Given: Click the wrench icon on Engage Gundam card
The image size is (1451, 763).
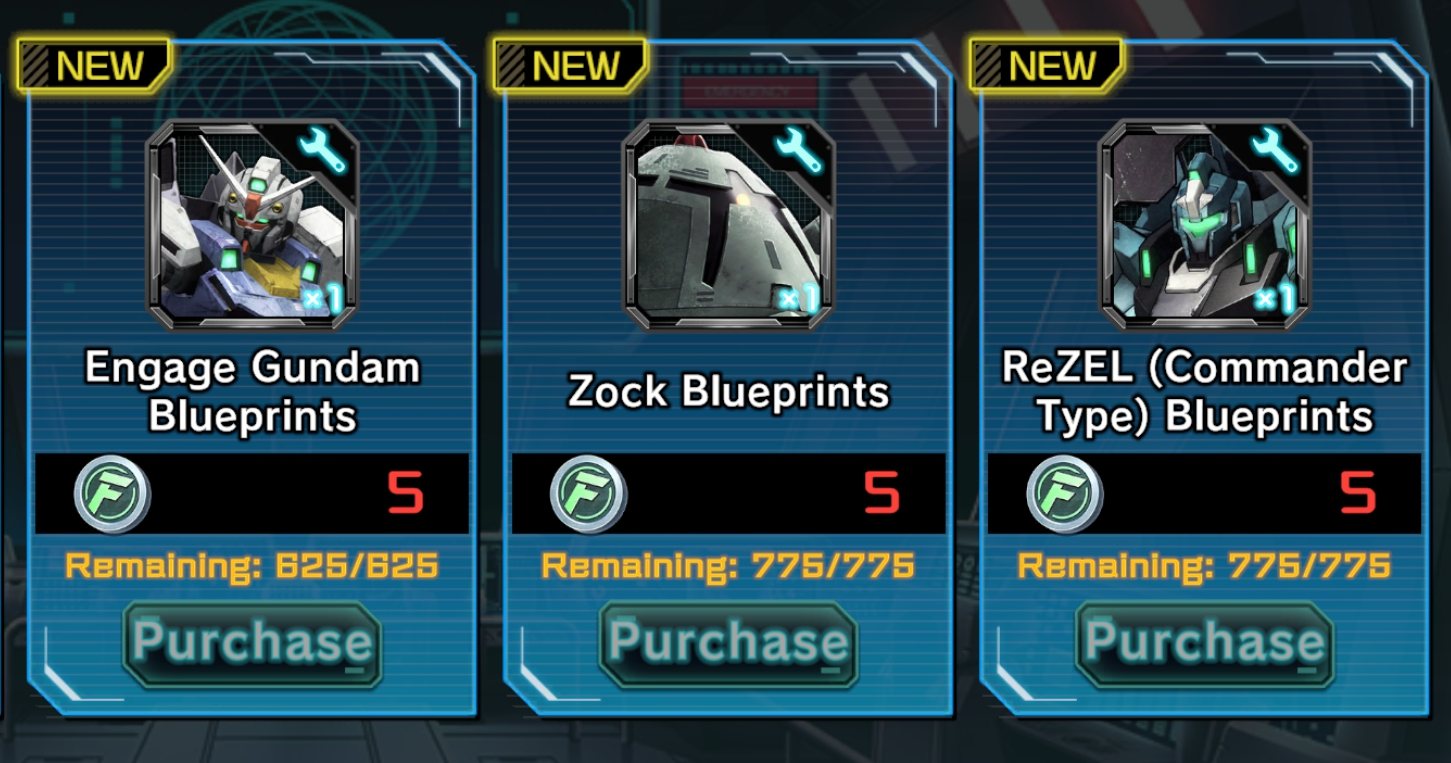Looking at the screenshot, I should [324, 148].
